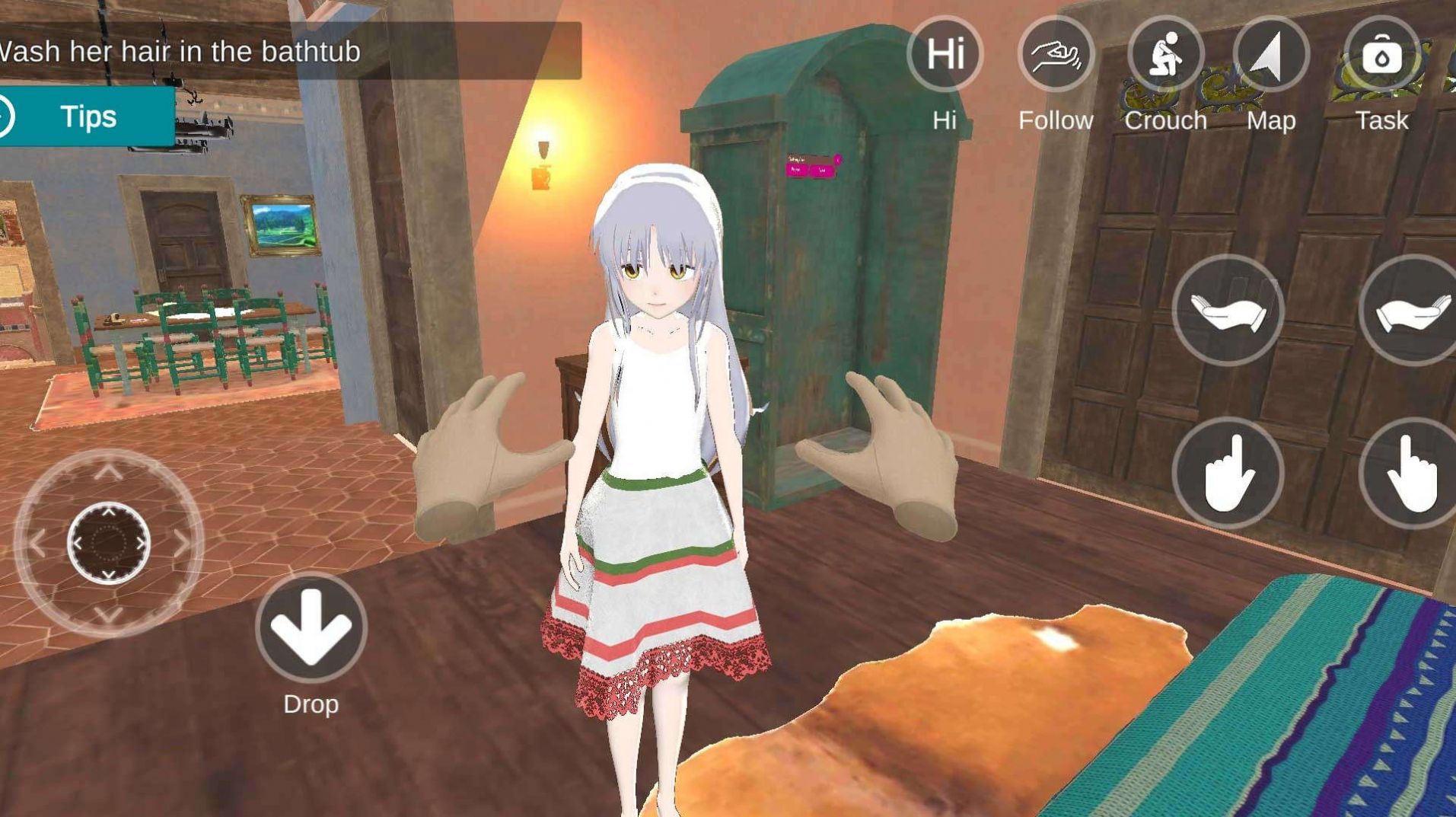
Task: Open the Map
Action: point(1270,55)
